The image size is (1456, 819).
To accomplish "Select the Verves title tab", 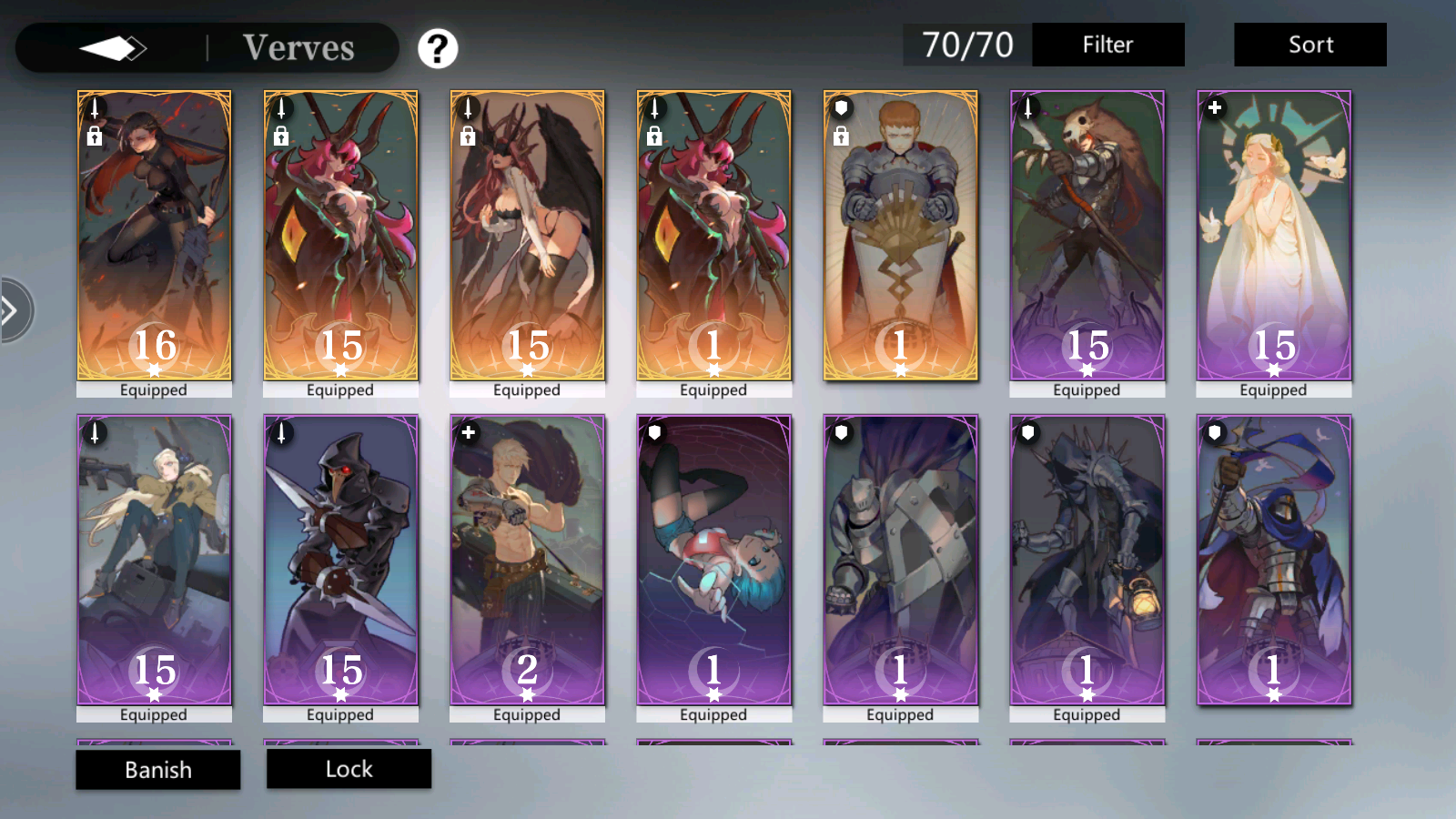I will click(x=298, y=48).
